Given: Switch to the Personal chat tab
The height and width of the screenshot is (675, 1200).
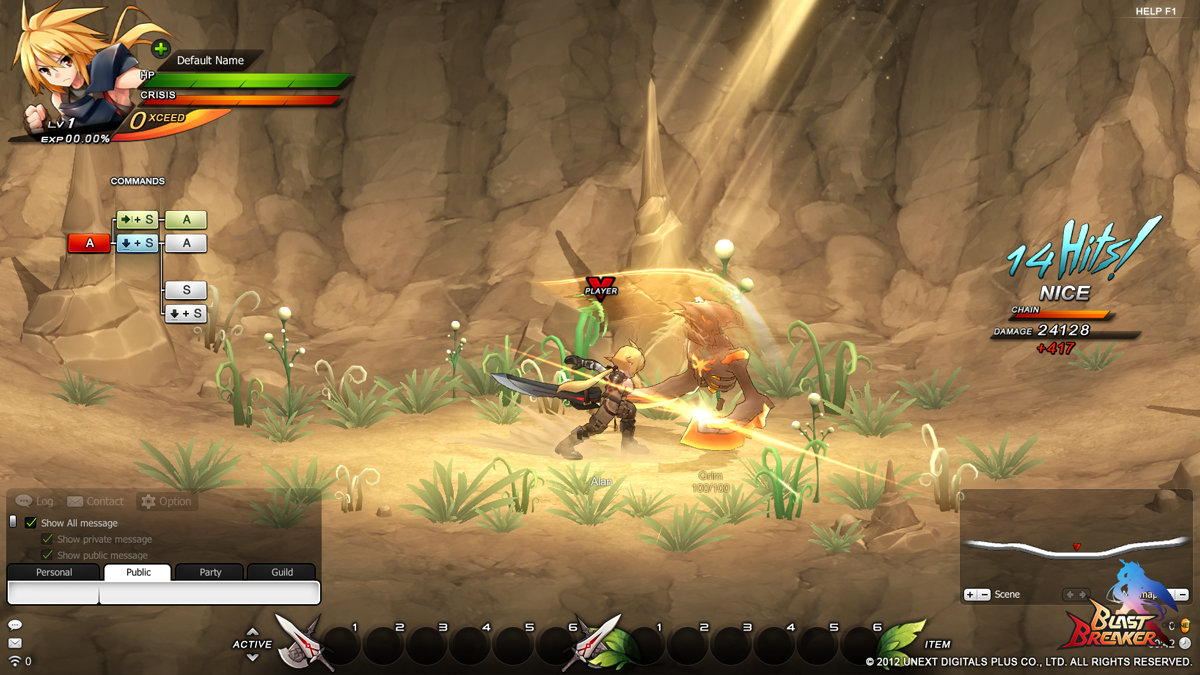Looking at the screenshot, I should coord(54,572).
